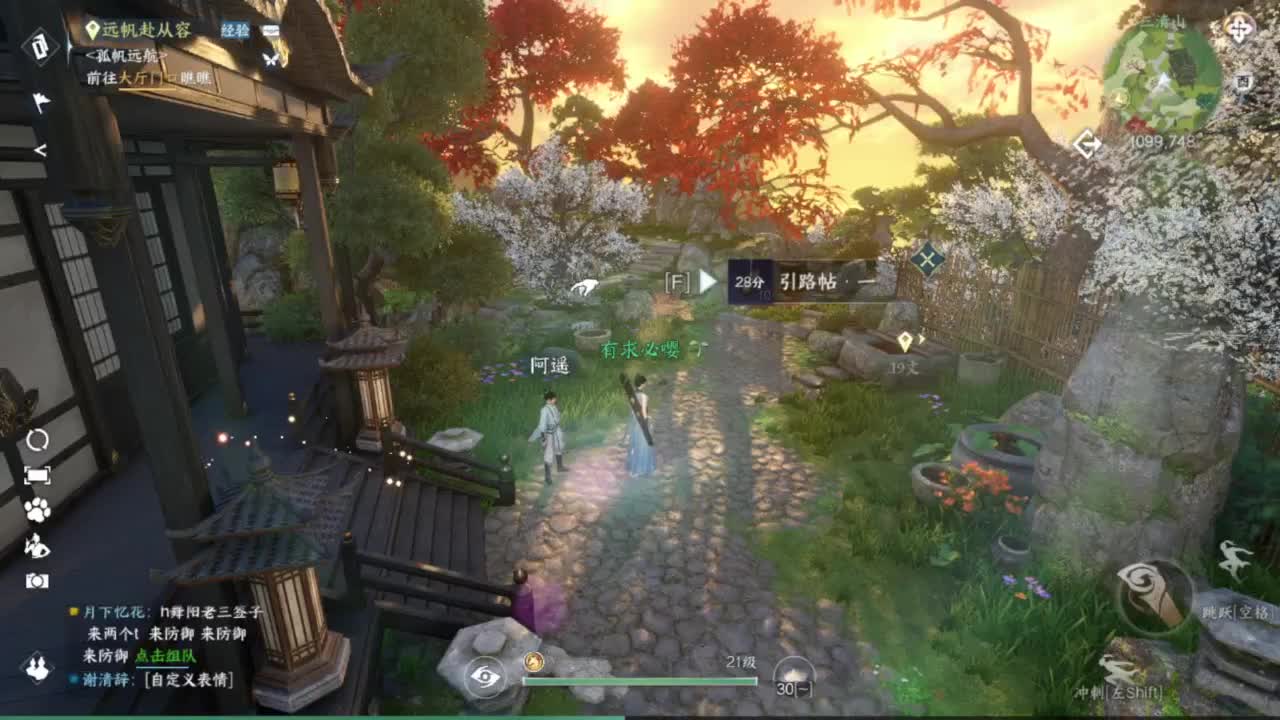This screenshot has height=720, width=1280.
Task: Open the paw print pet icon
Action: tap(36, 508)
